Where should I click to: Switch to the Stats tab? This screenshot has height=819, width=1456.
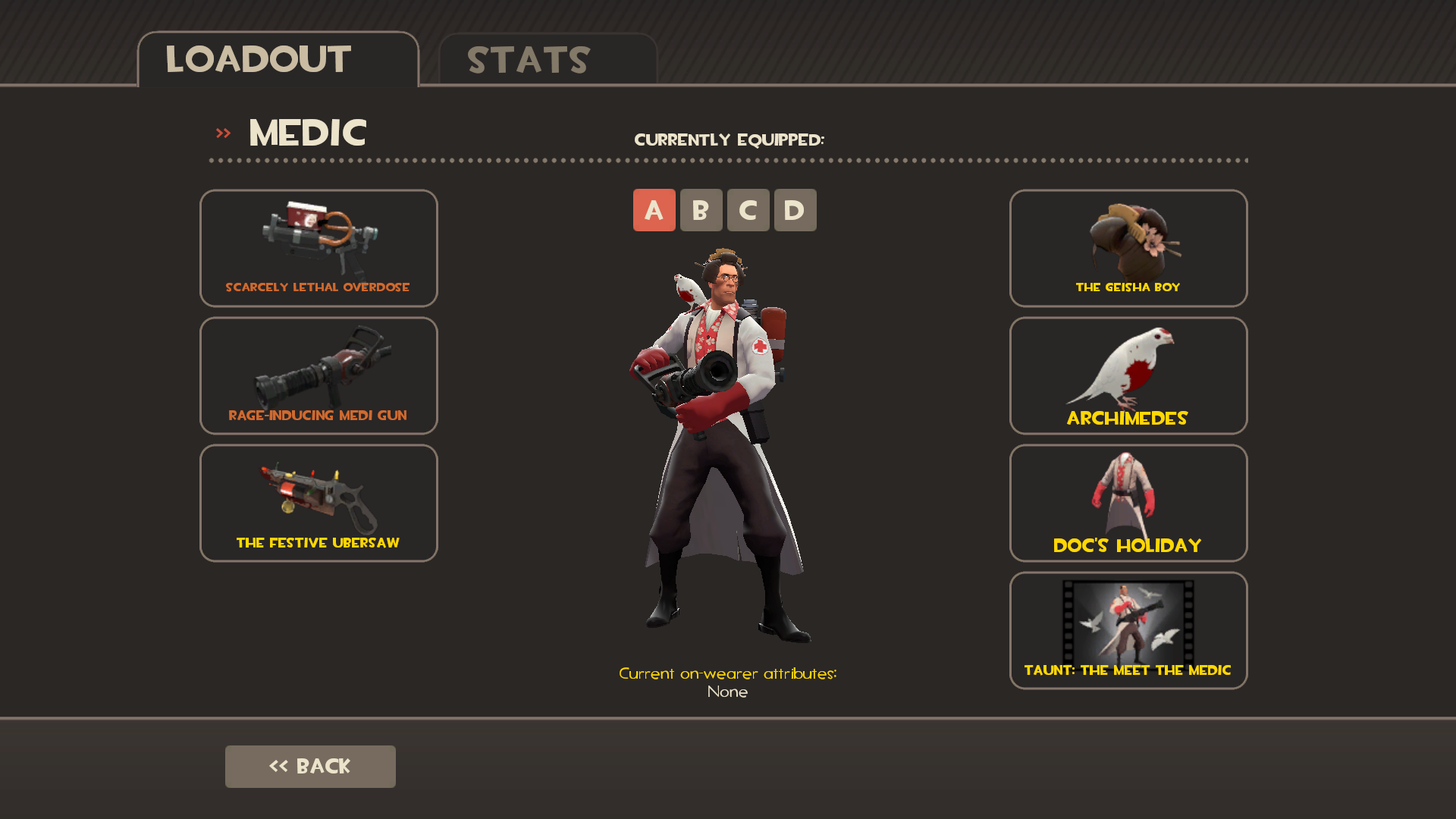[548, 60]
